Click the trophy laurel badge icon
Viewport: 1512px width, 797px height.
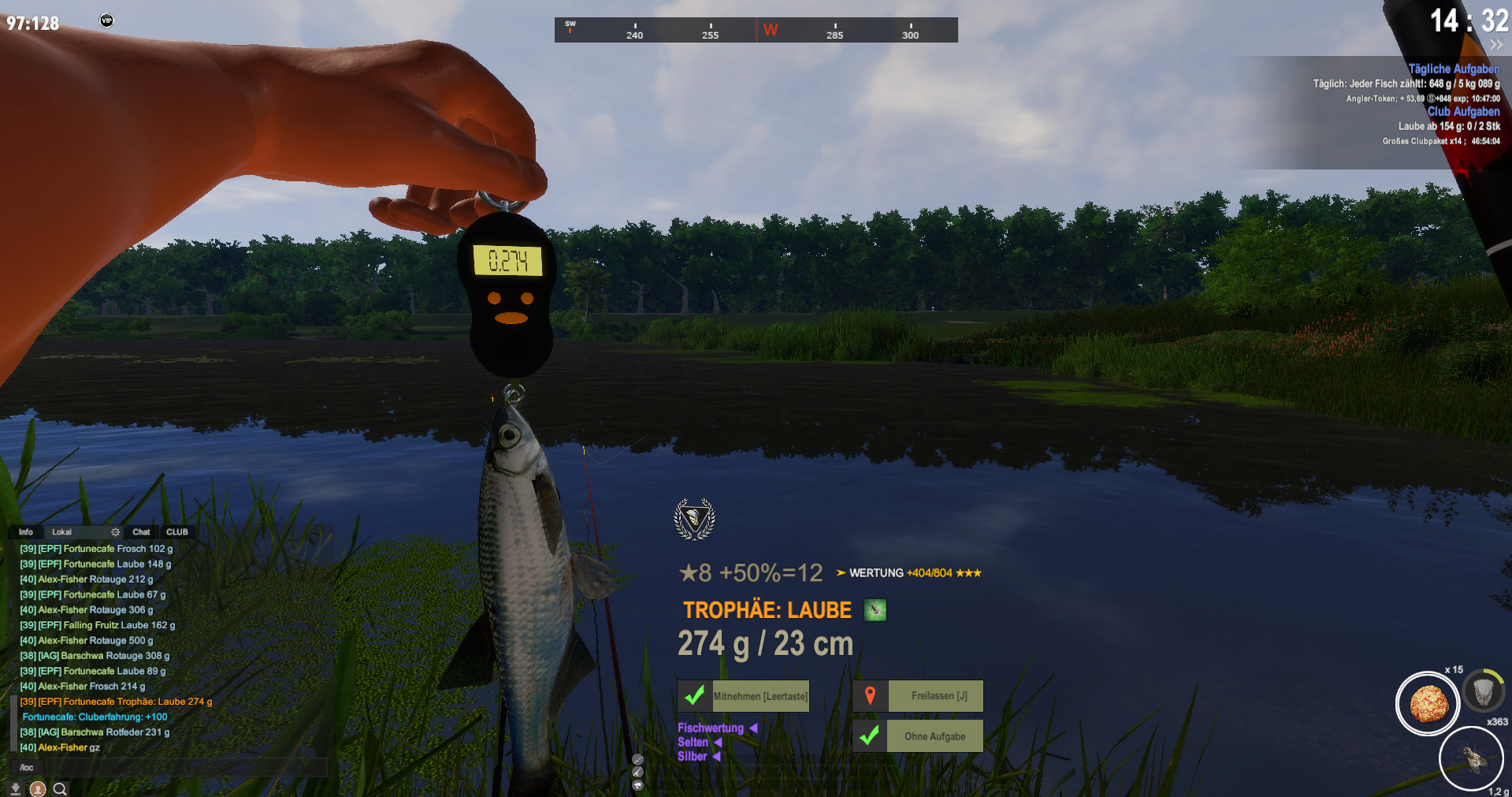tap(694, 519)
